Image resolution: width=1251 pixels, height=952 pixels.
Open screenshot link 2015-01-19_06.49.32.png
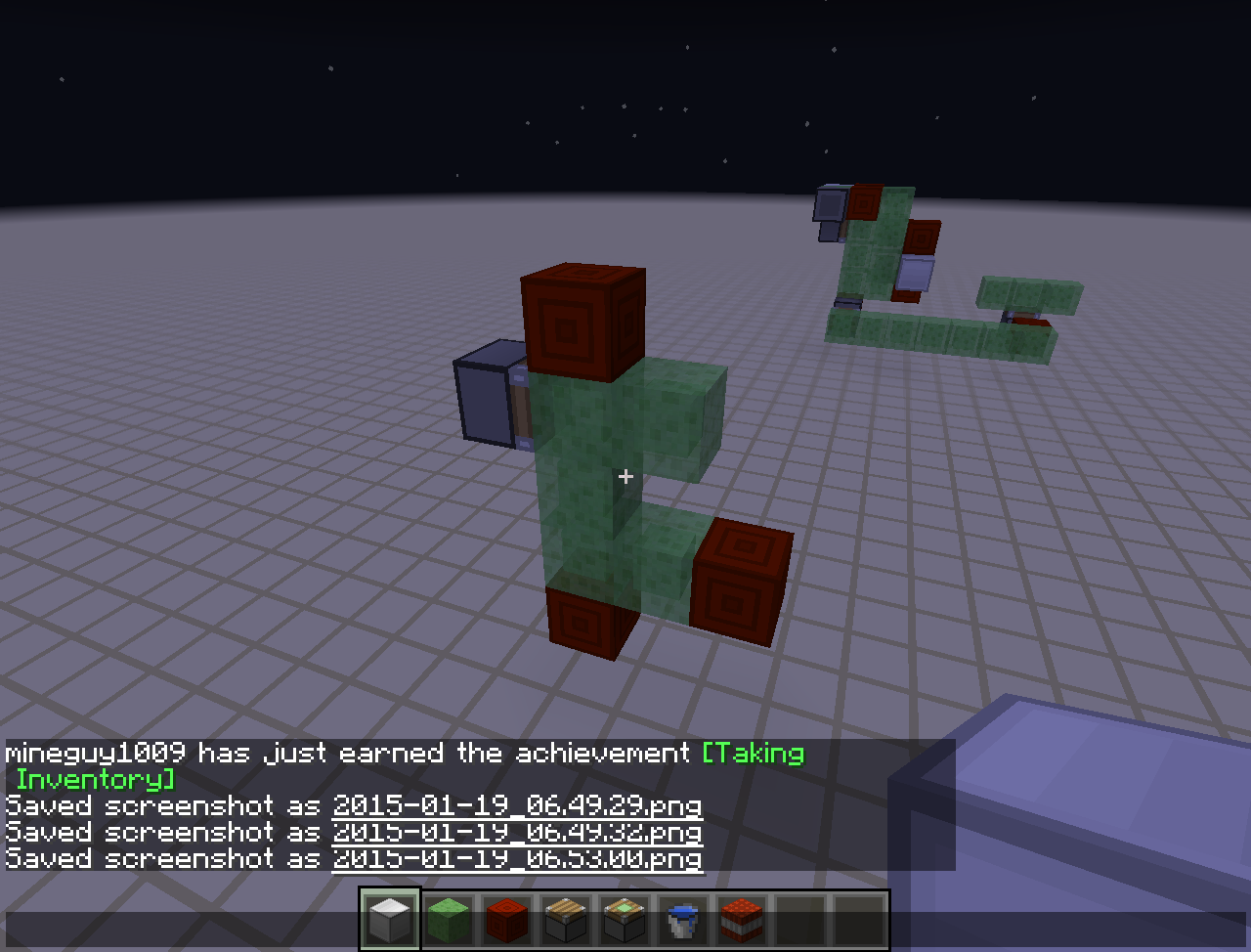point(518,832)
